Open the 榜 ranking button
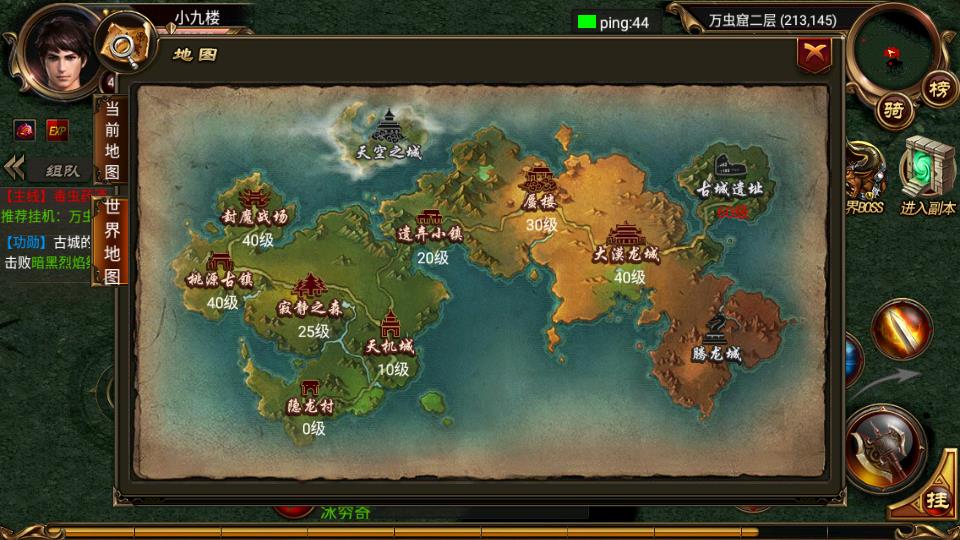This screenshot has height=540, width=960. (x=938, y=88)
